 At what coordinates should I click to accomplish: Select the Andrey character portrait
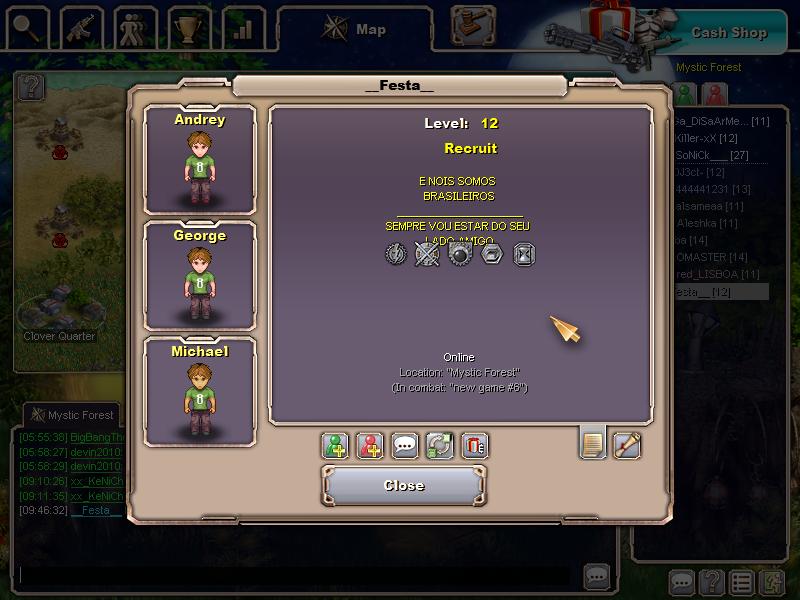pyautogui.click(x=200, y=160)
